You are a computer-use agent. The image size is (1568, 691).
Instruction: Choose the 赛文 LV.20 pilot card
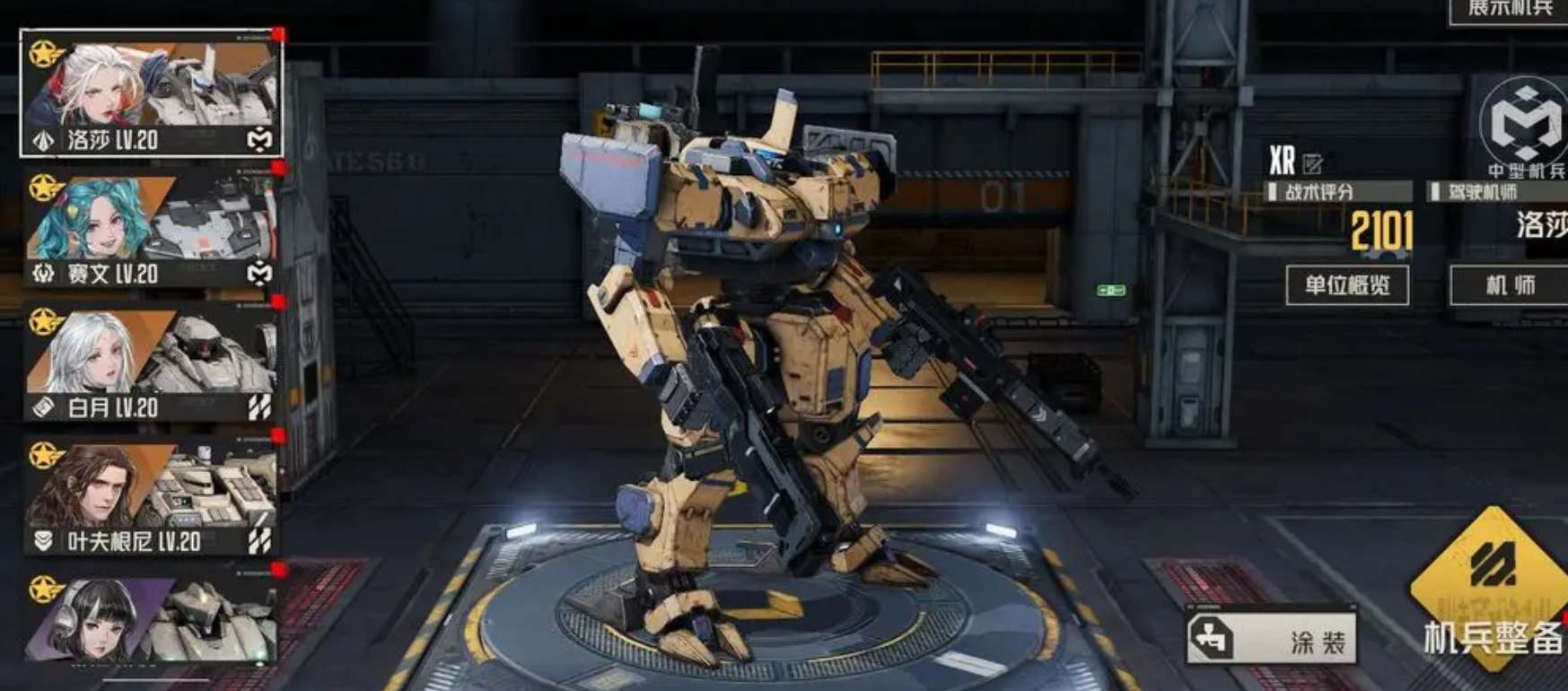tap(152, 227)
